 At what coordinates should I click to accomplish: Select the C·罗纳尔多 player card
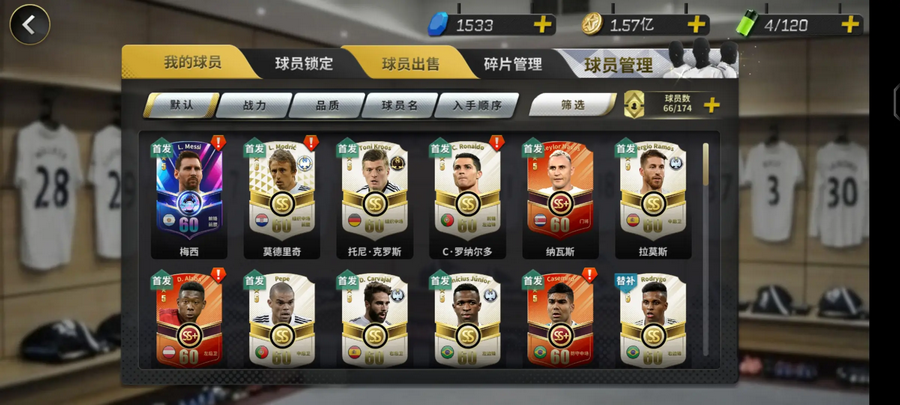point(467,197)
